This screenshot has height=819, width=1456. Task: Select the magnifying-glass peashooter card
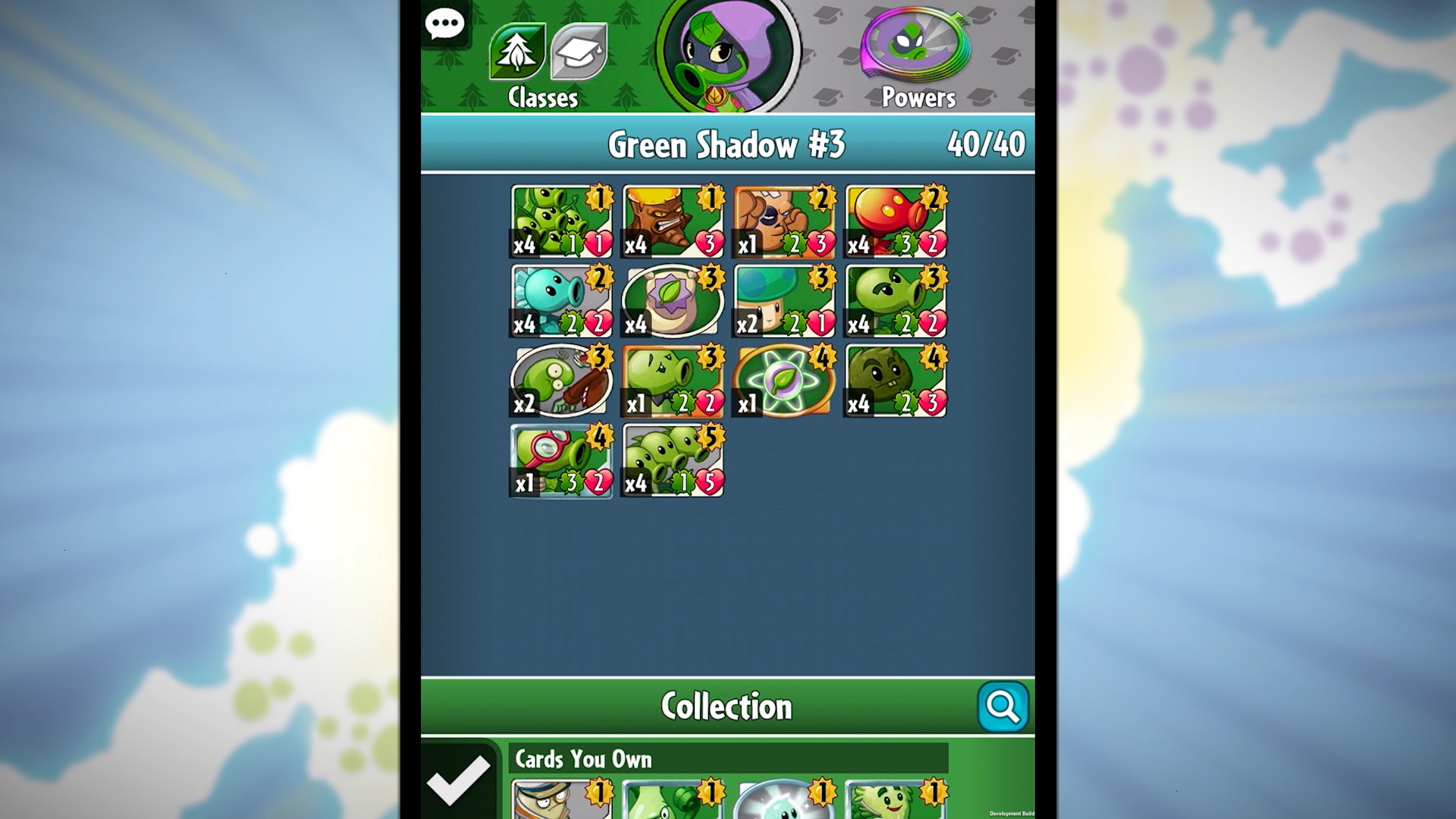click(x=561, y=460)
